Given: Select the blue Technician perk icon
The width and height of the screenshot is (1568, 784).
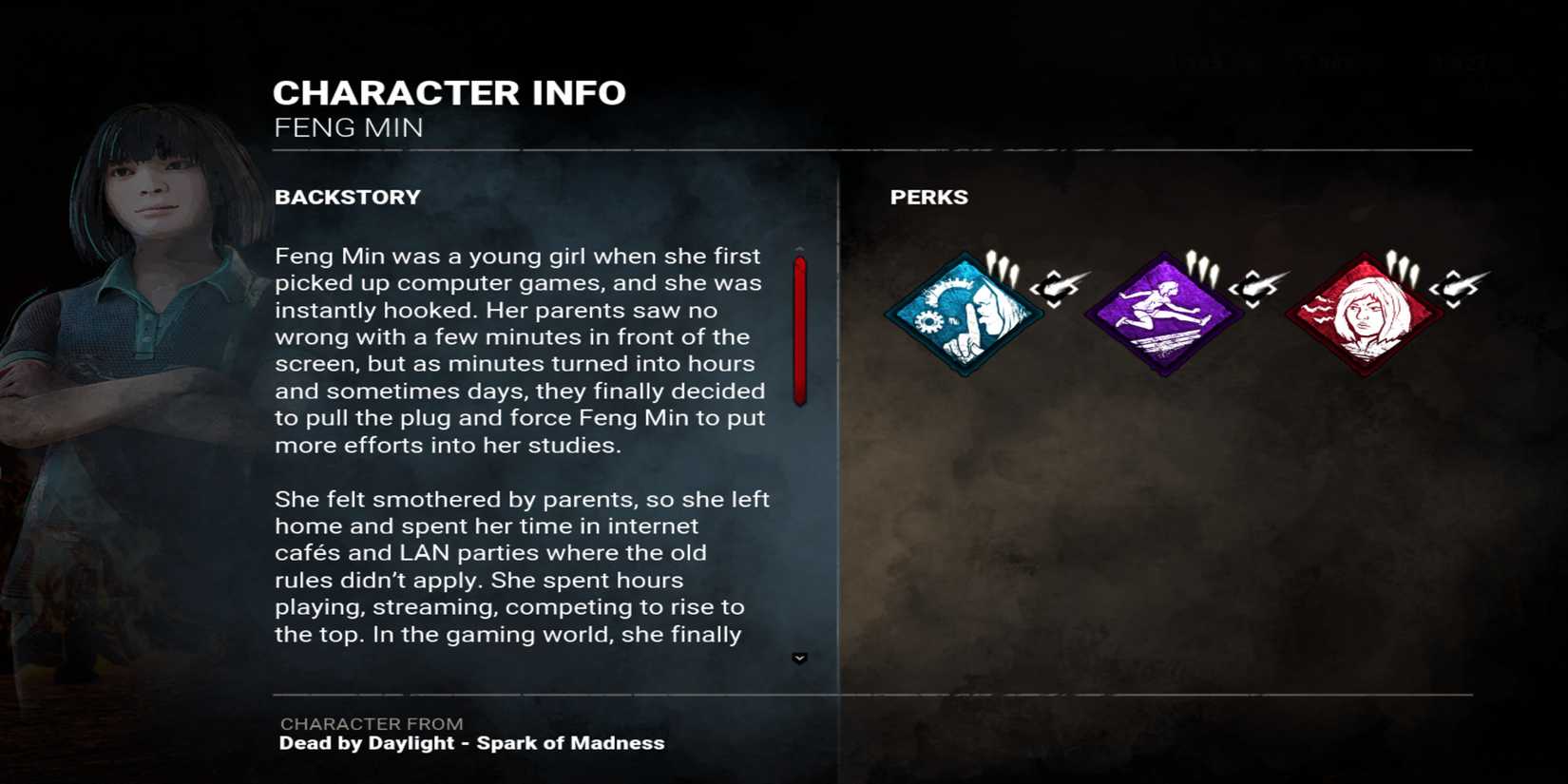Looking at the screenshot, I should [x=966, y=314].
